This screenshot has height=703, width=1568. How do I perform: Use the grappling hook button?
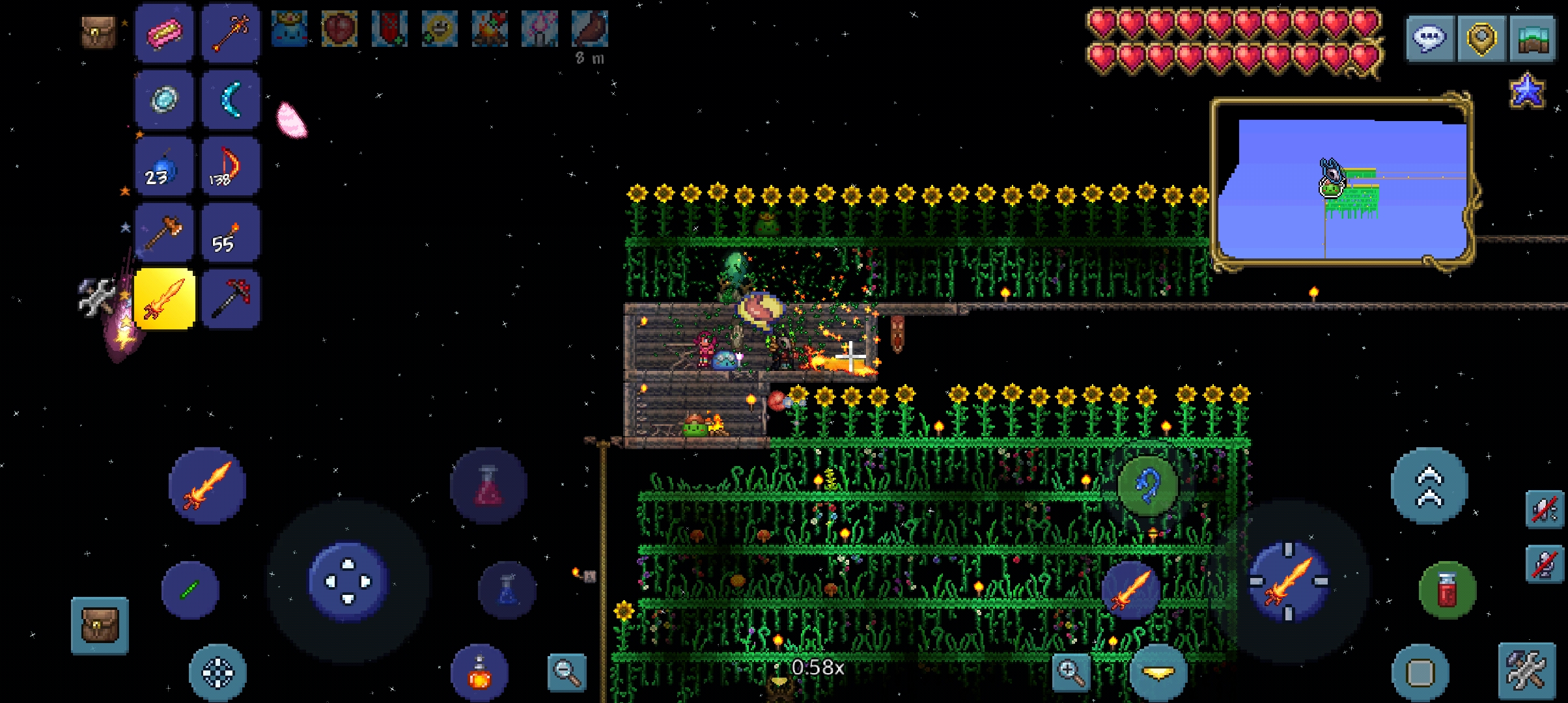(x=1147, y=486)
